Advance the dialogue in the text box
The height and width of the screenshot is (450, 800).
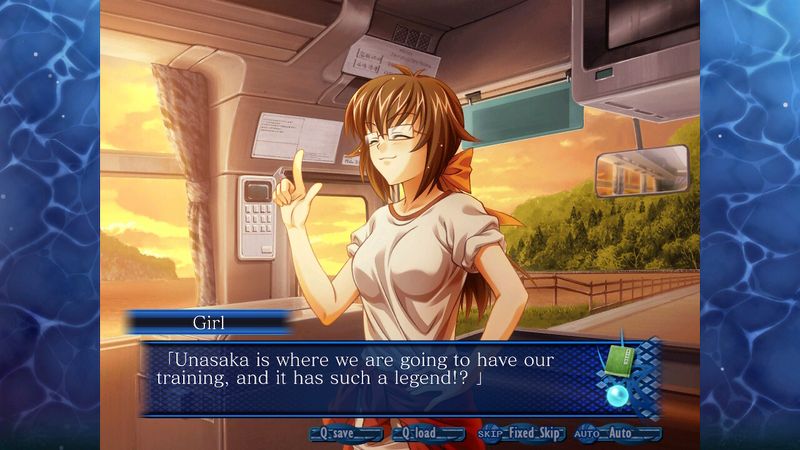click(x=370, y=377)
